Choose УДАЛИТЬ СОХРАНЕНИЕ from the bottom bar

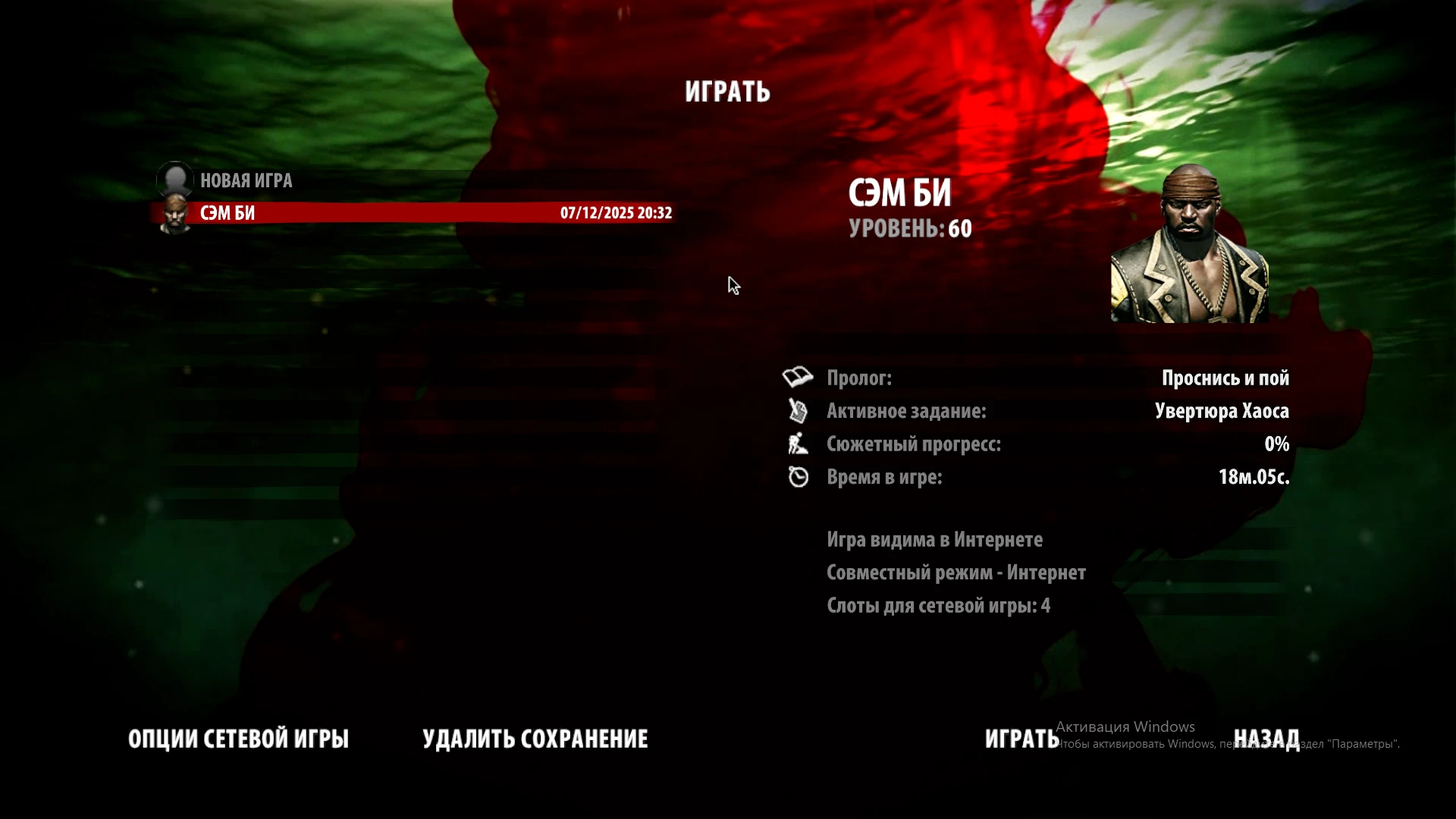(x=536, y=738)
